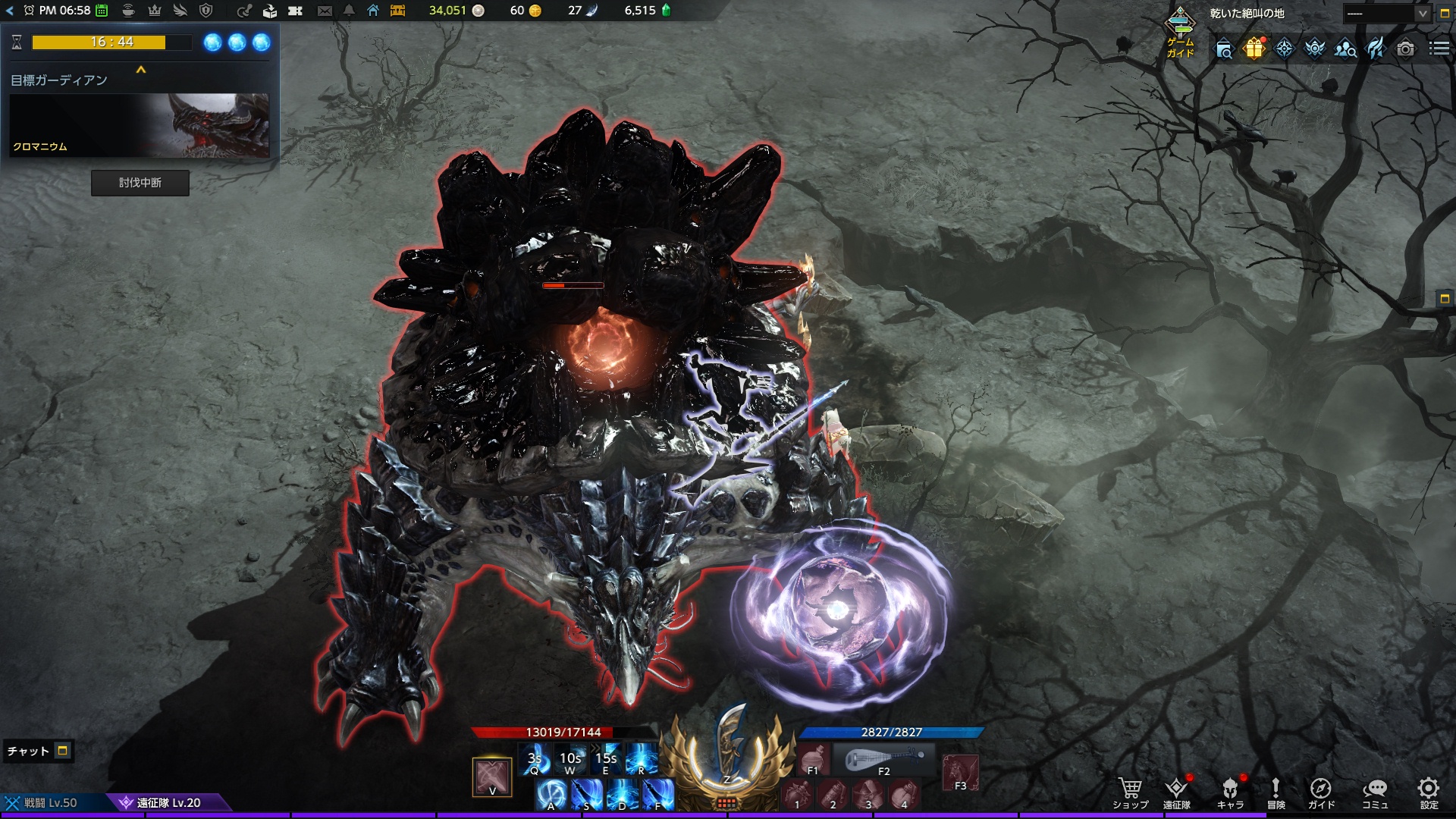
Task: Open the green calendar icon
Action: pyautogui.click(x=102, y=11)
